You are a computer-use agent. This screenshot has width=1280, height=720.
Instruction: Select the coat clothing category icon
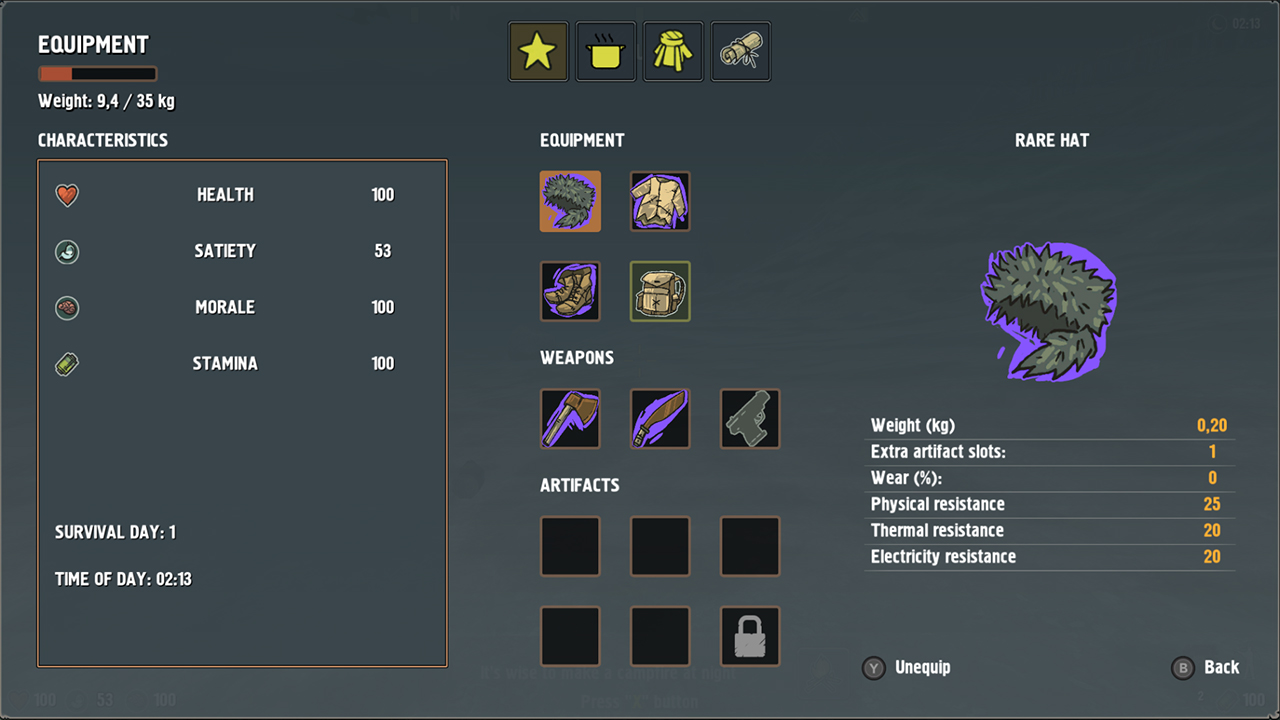tap(673, 50)
